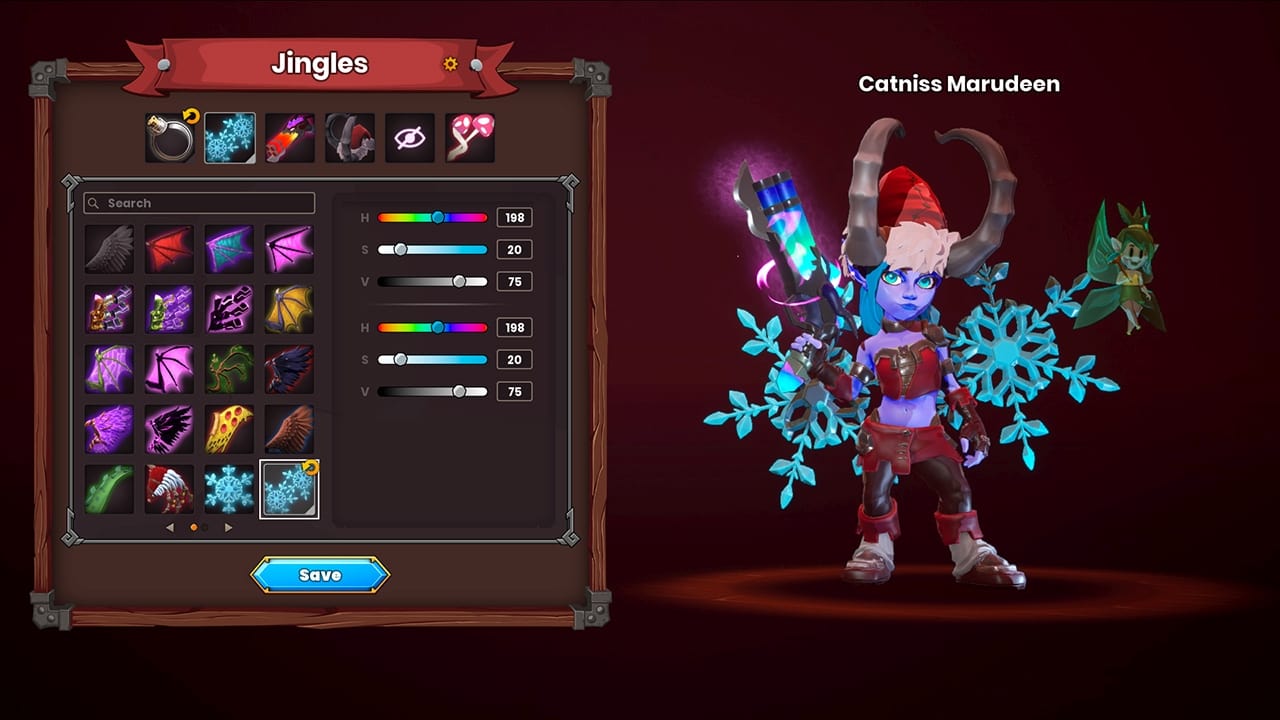The width and height of the screenshot is (1280, 720).
Task: Select the pink mushroom accessory slot
Action: coord(470,137)
